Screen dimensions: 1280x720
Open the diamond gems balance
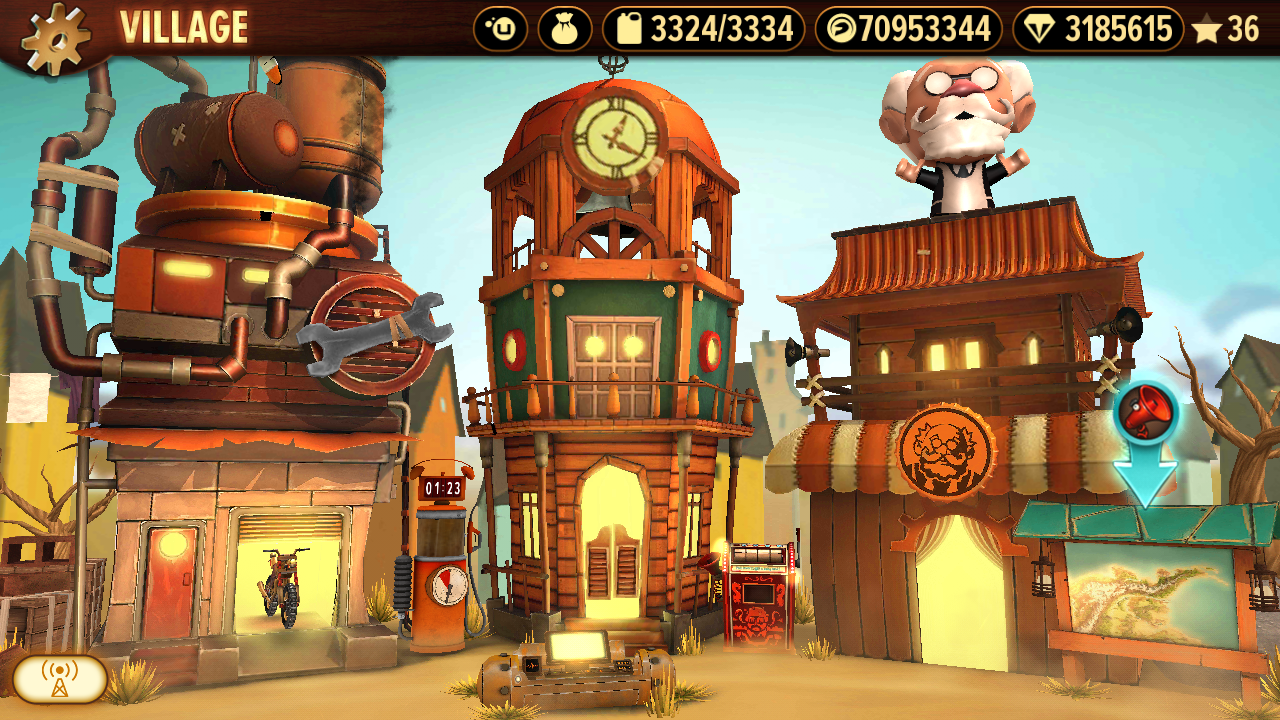1098,29
